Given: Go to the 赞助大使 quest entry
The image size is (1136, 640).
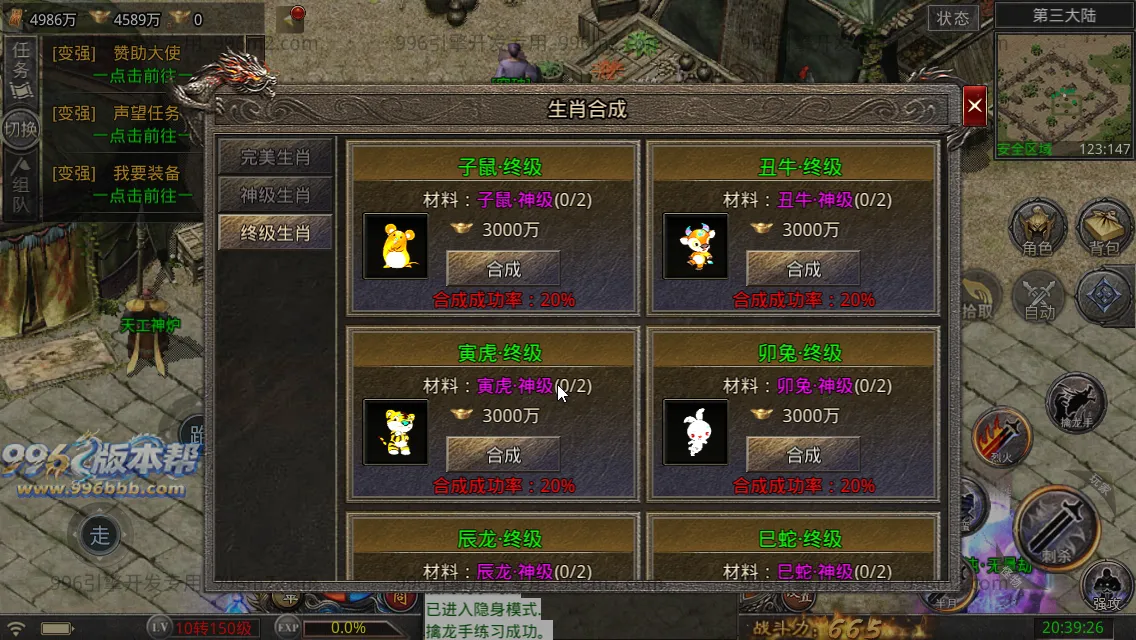Looking at the screenshot, I should (x=146, y=54).
